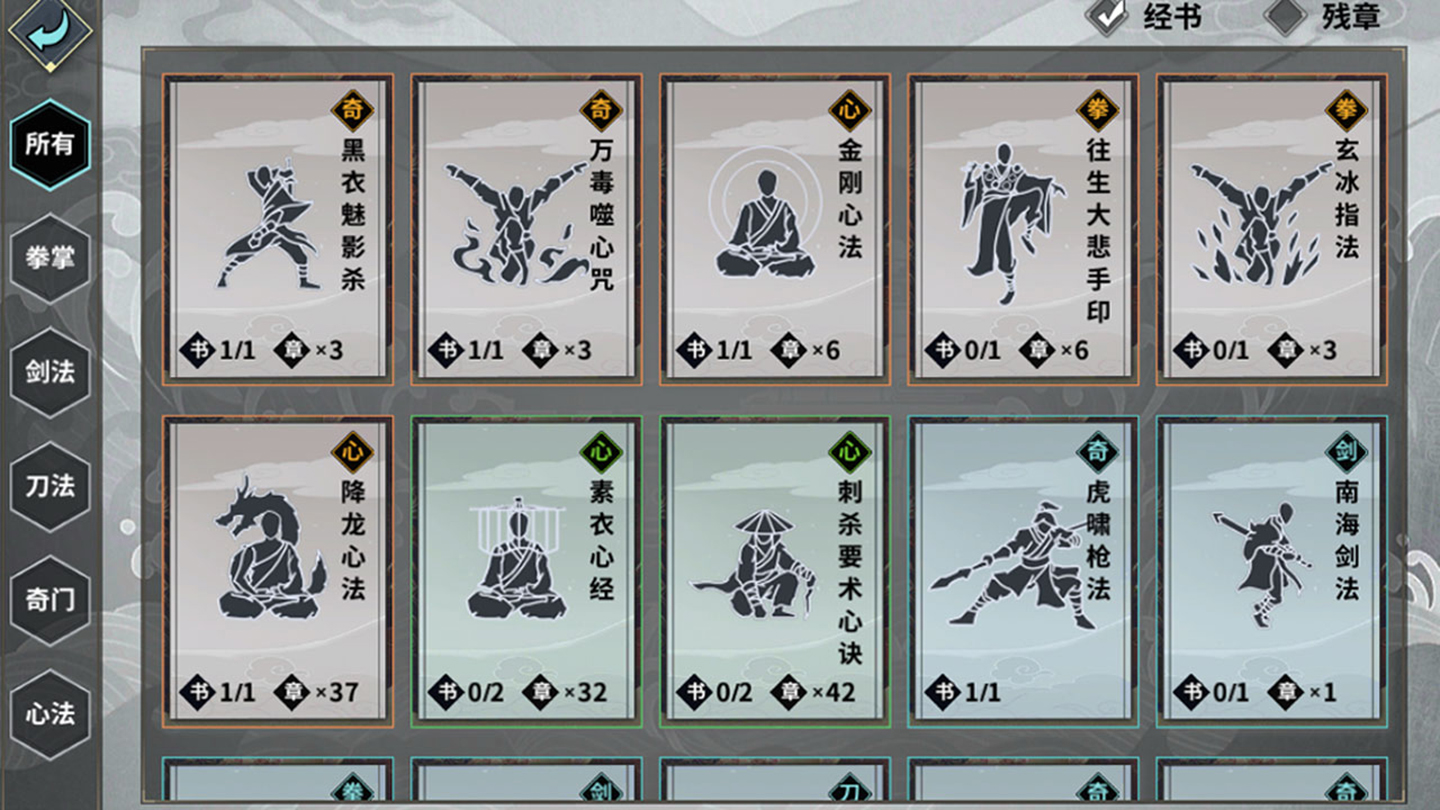Toggle the 心 badge on 素衣心经

pyautogui.click(x=599, y=453)
